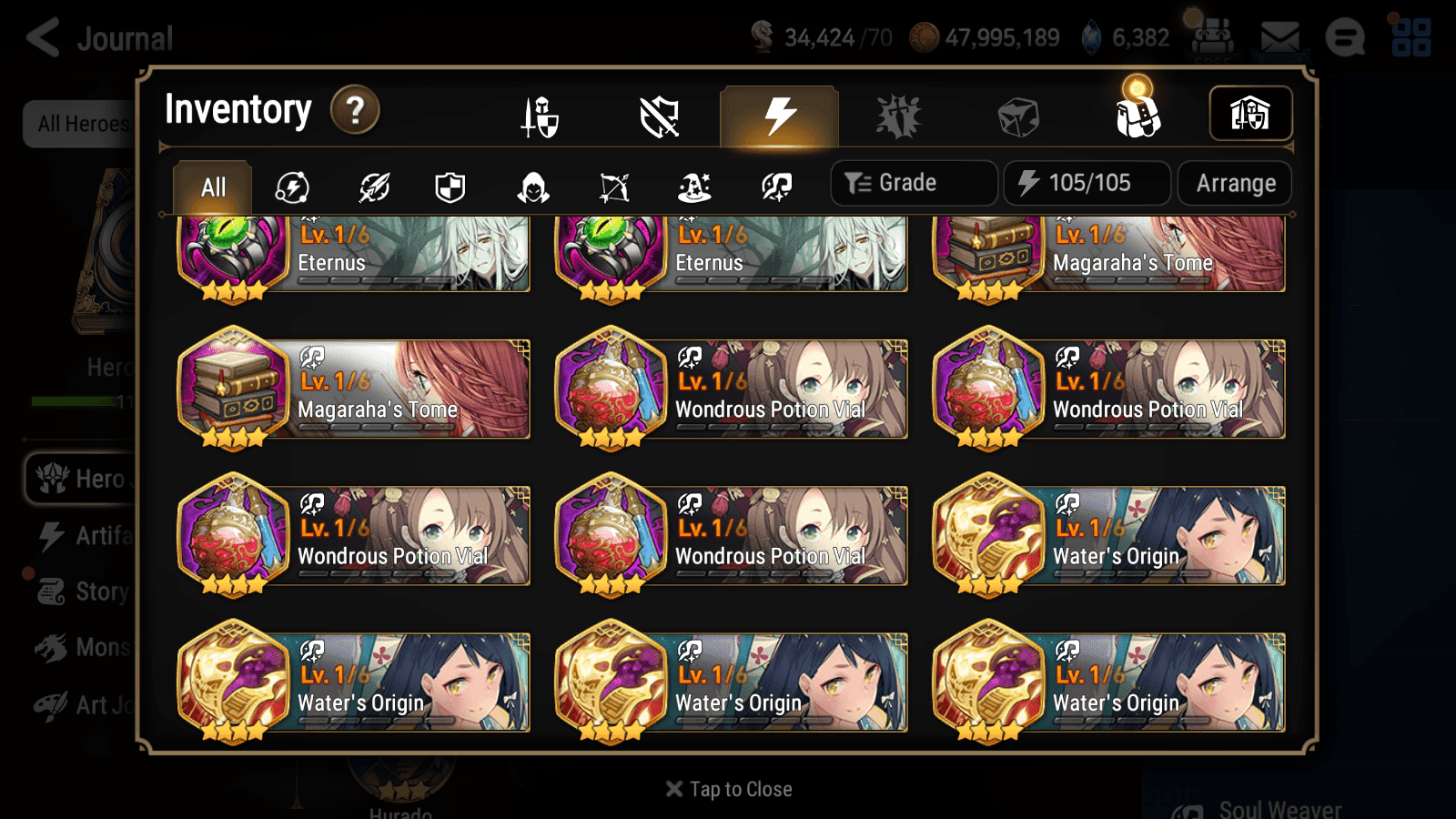Screen dimensions: 1456x819
Task: Open the Storage building icon
Action: pyautogui.click(x=1250, y=114)
